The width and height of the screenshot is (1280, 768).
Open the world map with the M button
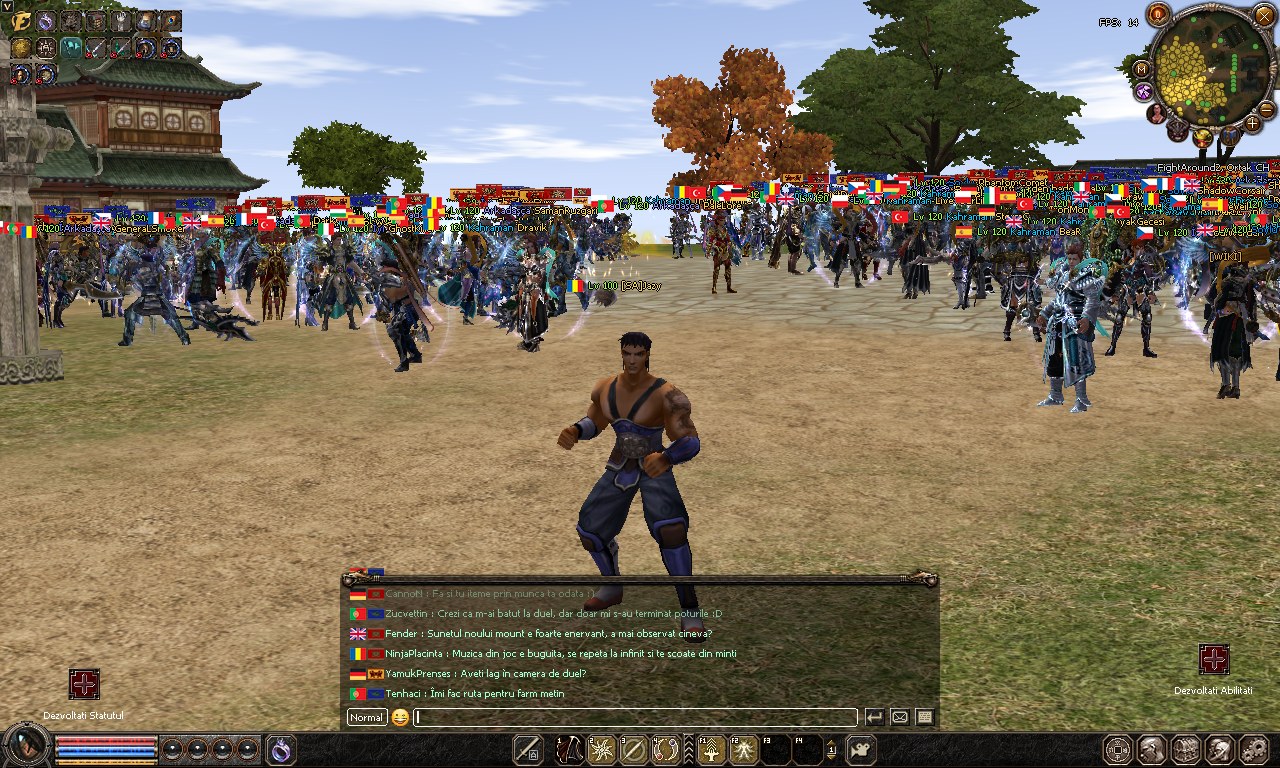pyautogui.click(x=1141, y=68)
